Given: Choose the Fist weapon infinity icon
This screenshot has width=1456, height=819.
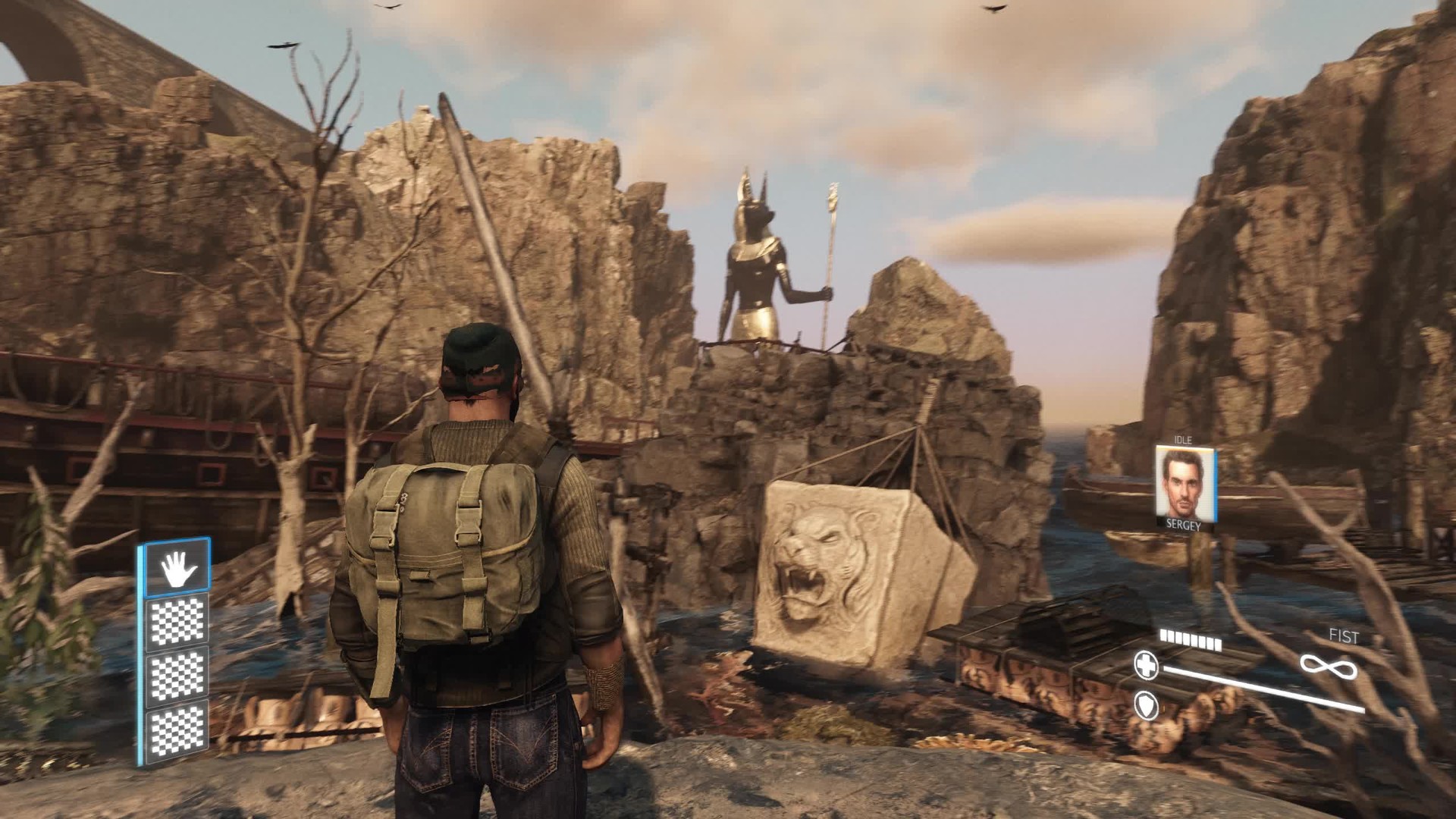Looking at the screenshot, I should click(1329, 667).
